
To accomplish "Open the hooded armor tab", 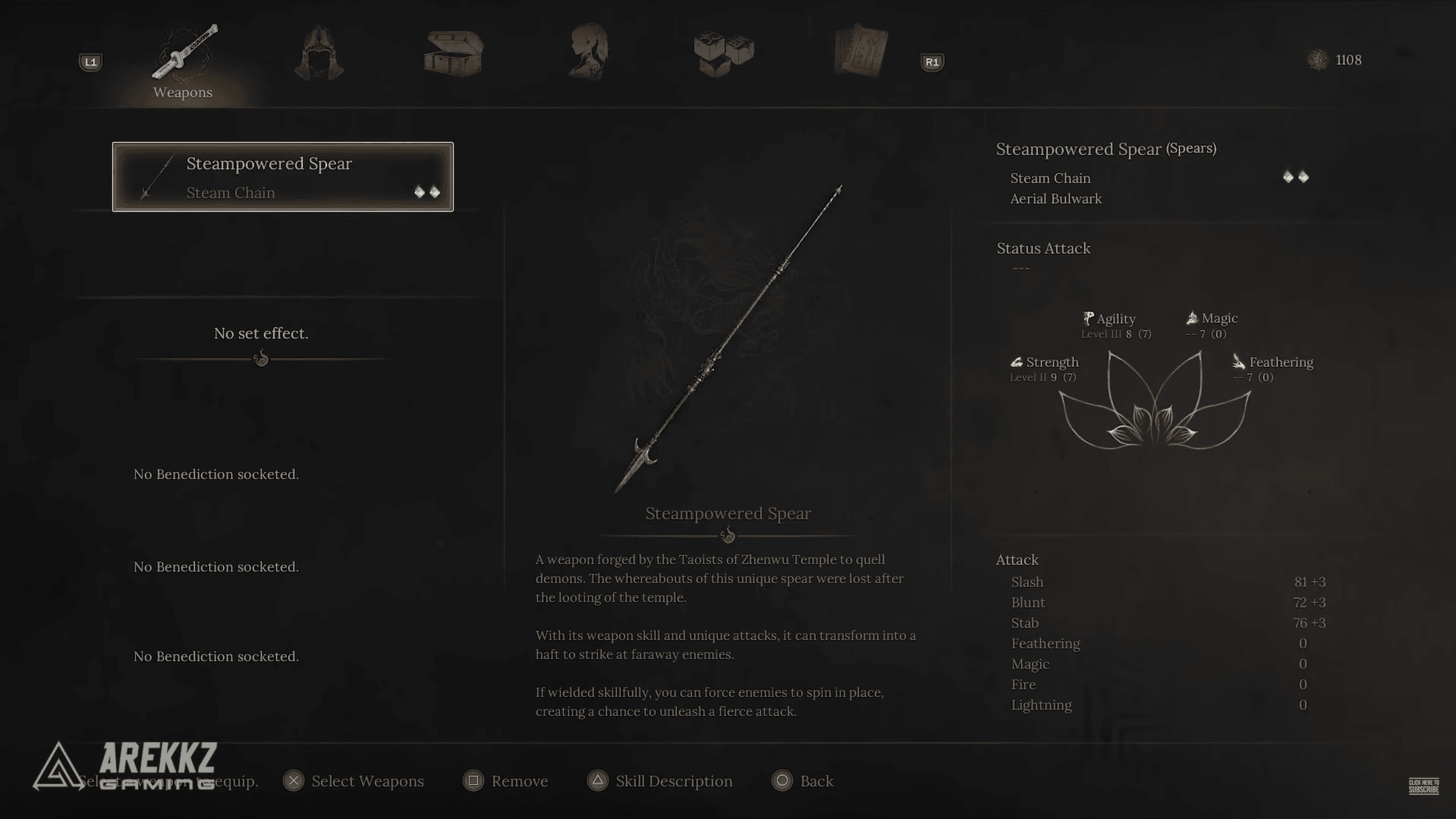I will [x=319, y=53].
